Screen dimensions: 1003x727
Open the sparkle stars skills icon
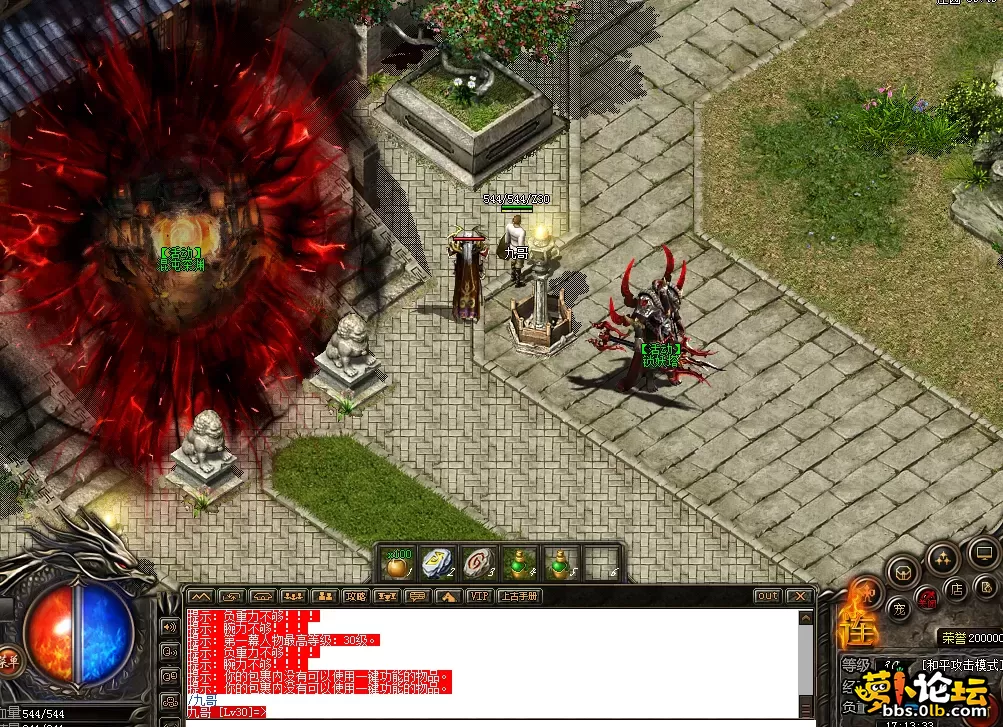pos(942,559)
